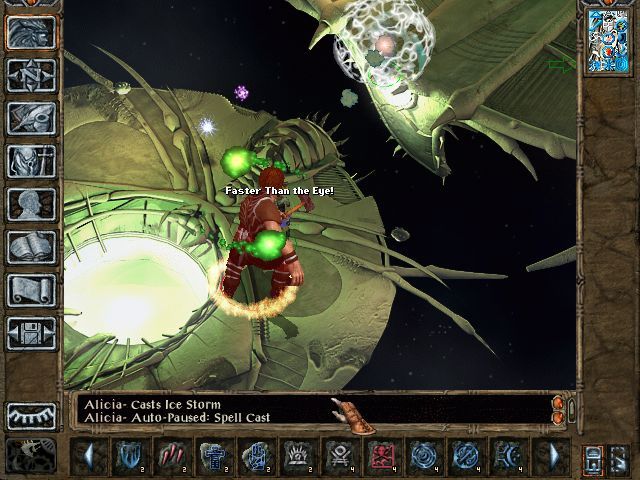Open the character record face button

tap(31, 204)
